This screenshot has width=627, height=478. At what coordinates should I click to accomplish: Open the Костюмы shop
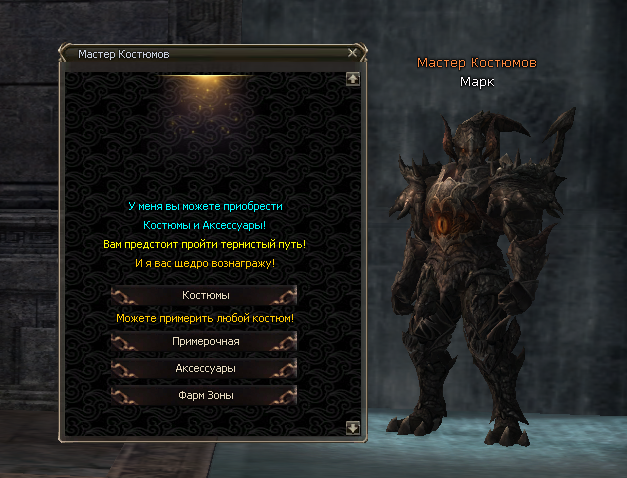click(205, 295)
